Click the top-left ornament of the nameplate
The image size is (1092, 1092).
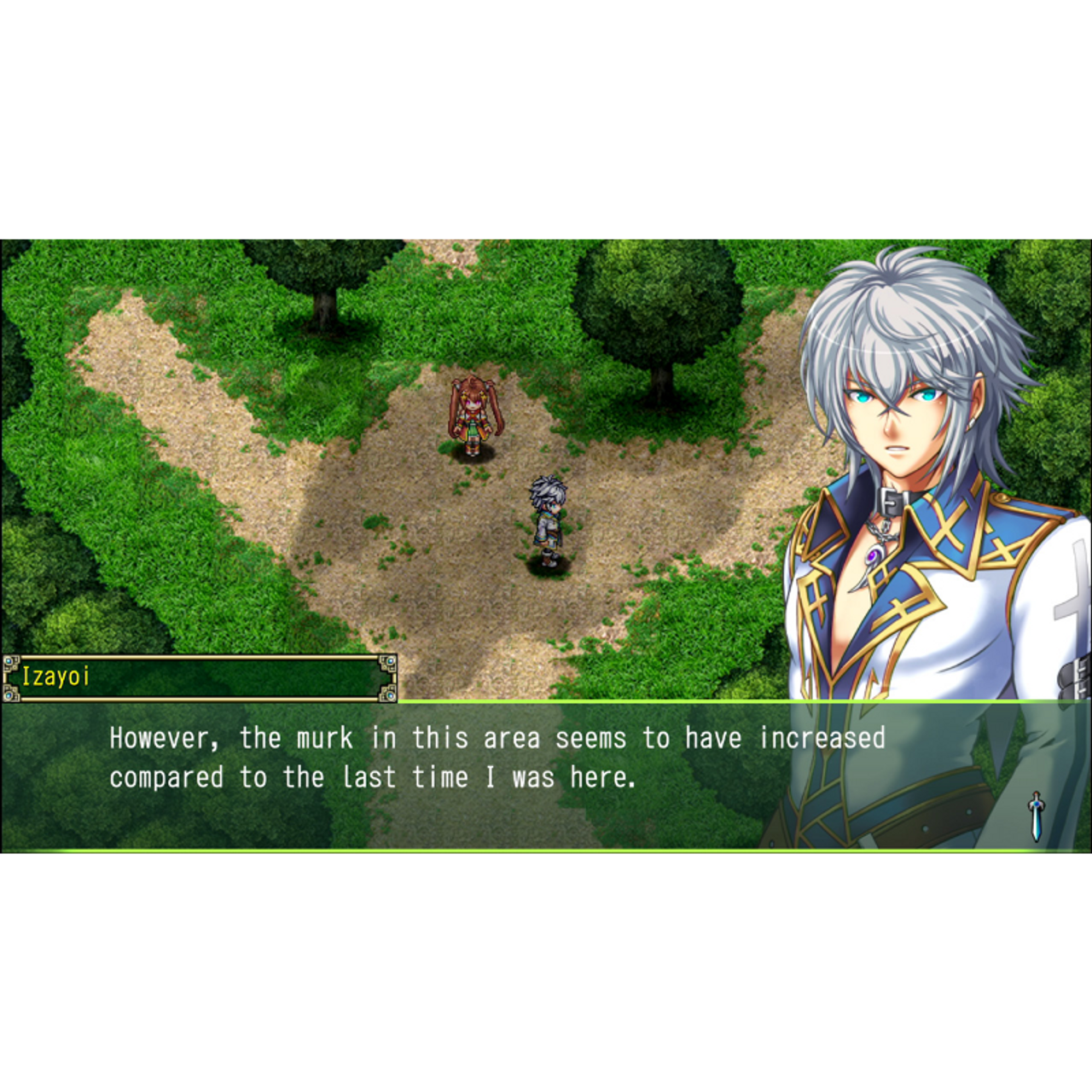tap(10, 664)
